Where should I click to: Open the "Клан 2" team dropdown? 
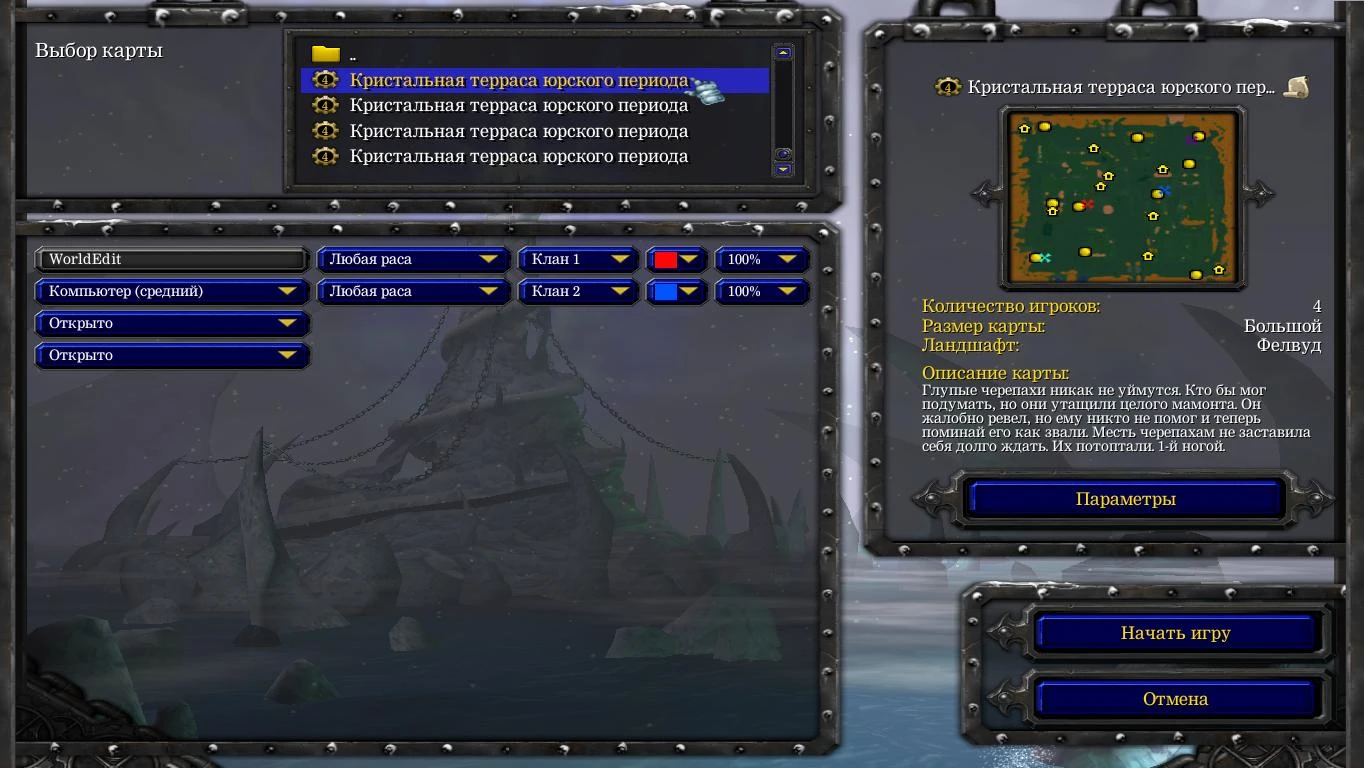pyautogui.click(x=578, y=291)
